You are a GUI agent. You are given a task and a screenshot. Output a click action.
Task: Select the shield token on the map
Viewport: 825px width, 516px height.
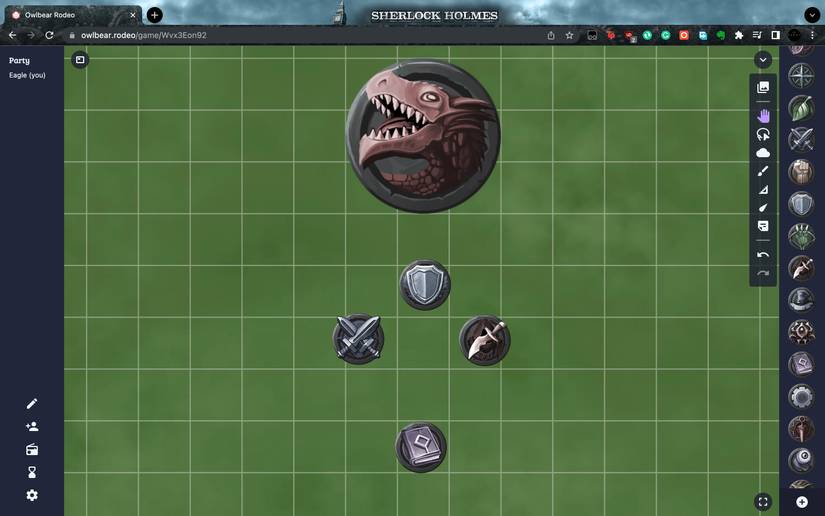(x=425, y=285)
